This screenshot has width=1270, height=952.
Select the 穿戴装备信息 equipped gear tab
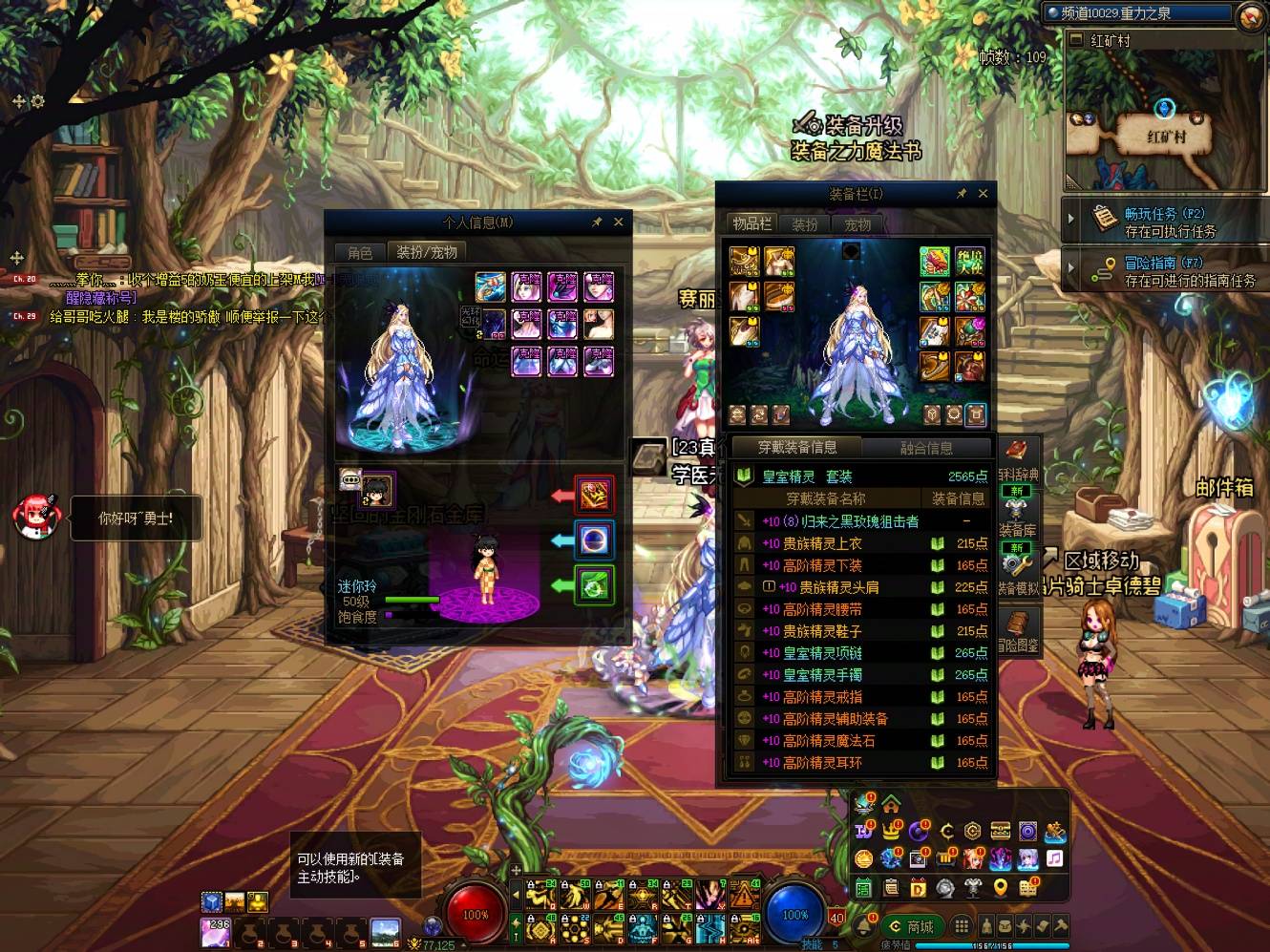(x=796, y=447)
